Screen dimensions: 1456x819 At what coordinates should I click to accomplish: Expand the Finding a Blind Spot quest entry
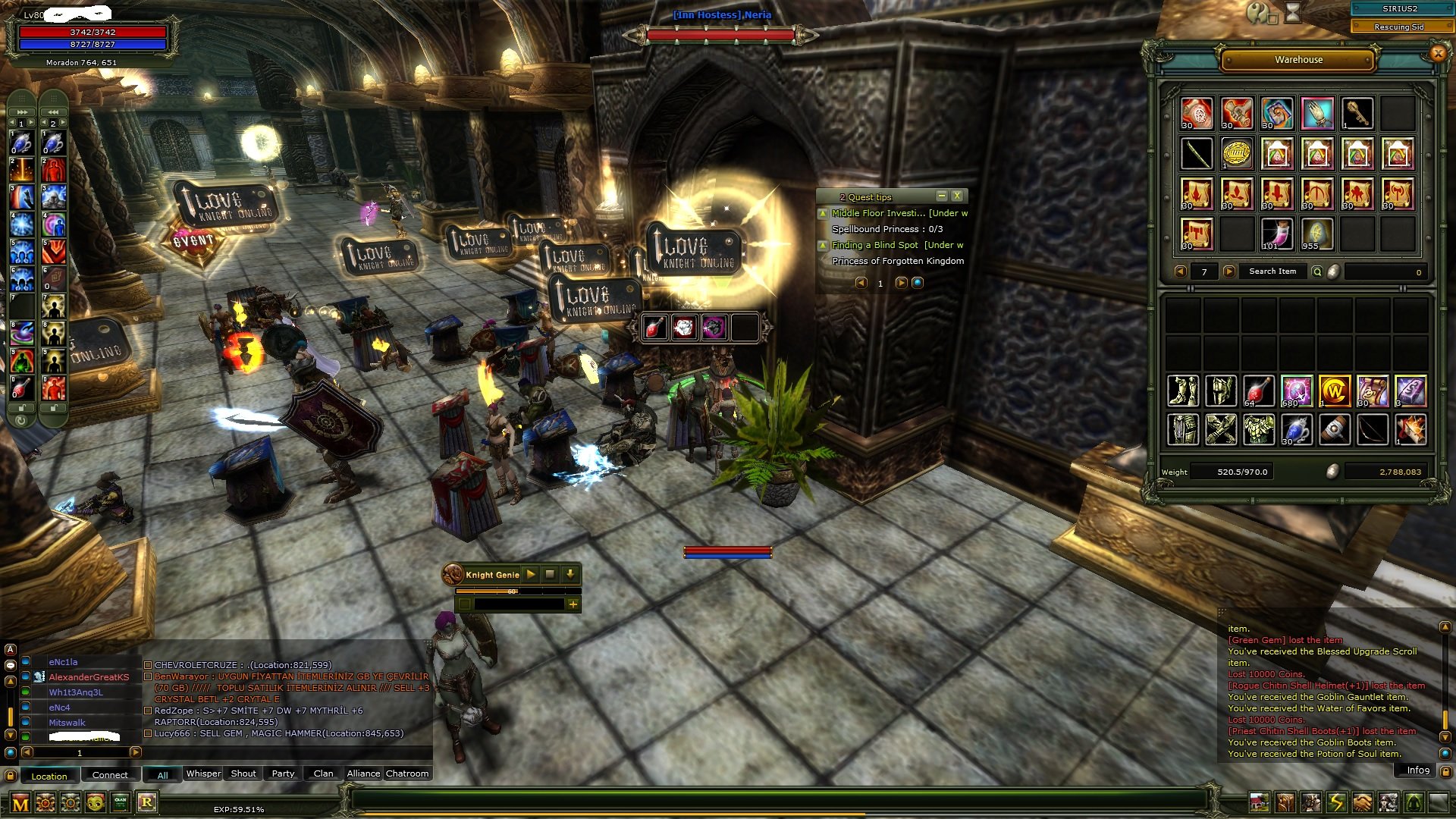pyautogui.click(x=824, y=245)
